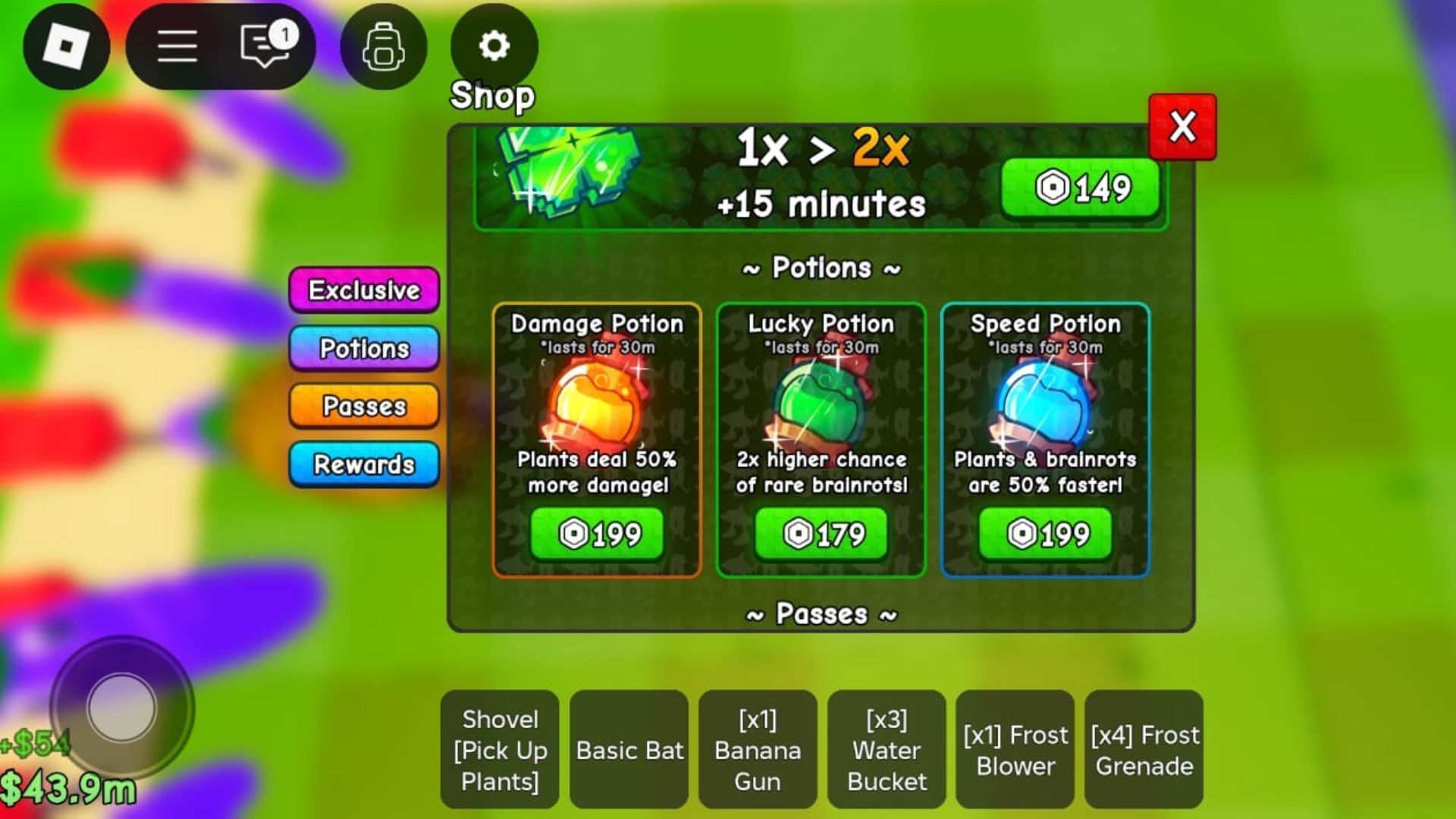The width and height of the screenshot is (1456, 819).
Task: Jump to the Potions shop section
Action: [364, 348]
